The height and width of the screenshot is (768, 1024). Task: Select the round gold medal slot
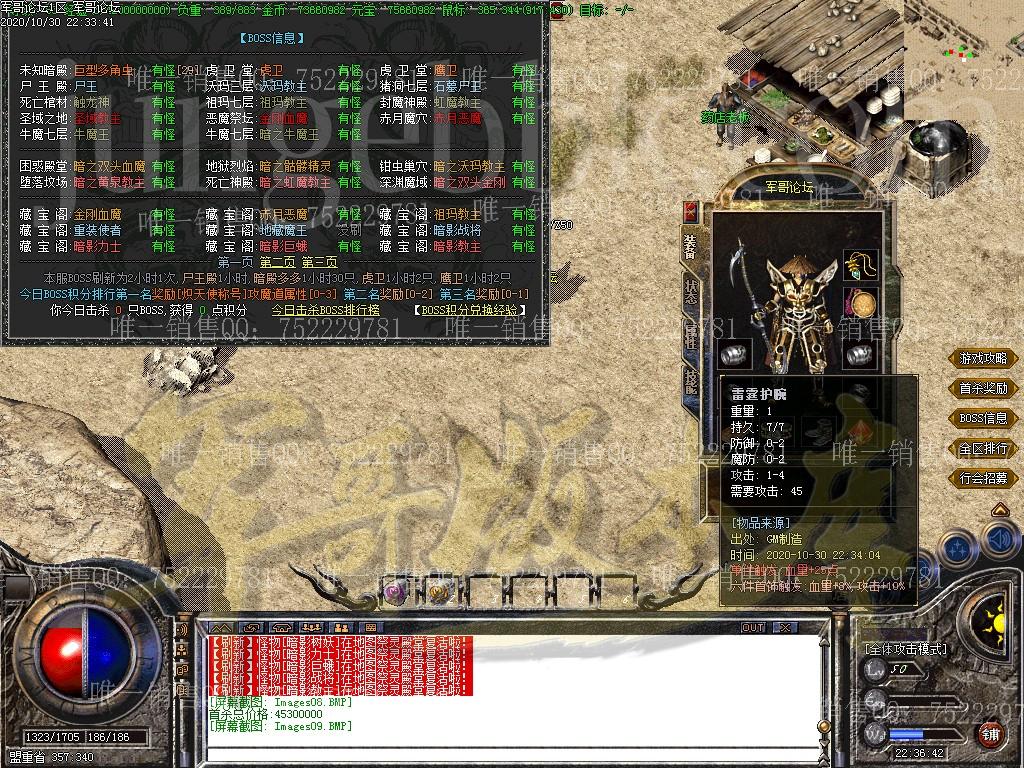(x=859, y=303)
